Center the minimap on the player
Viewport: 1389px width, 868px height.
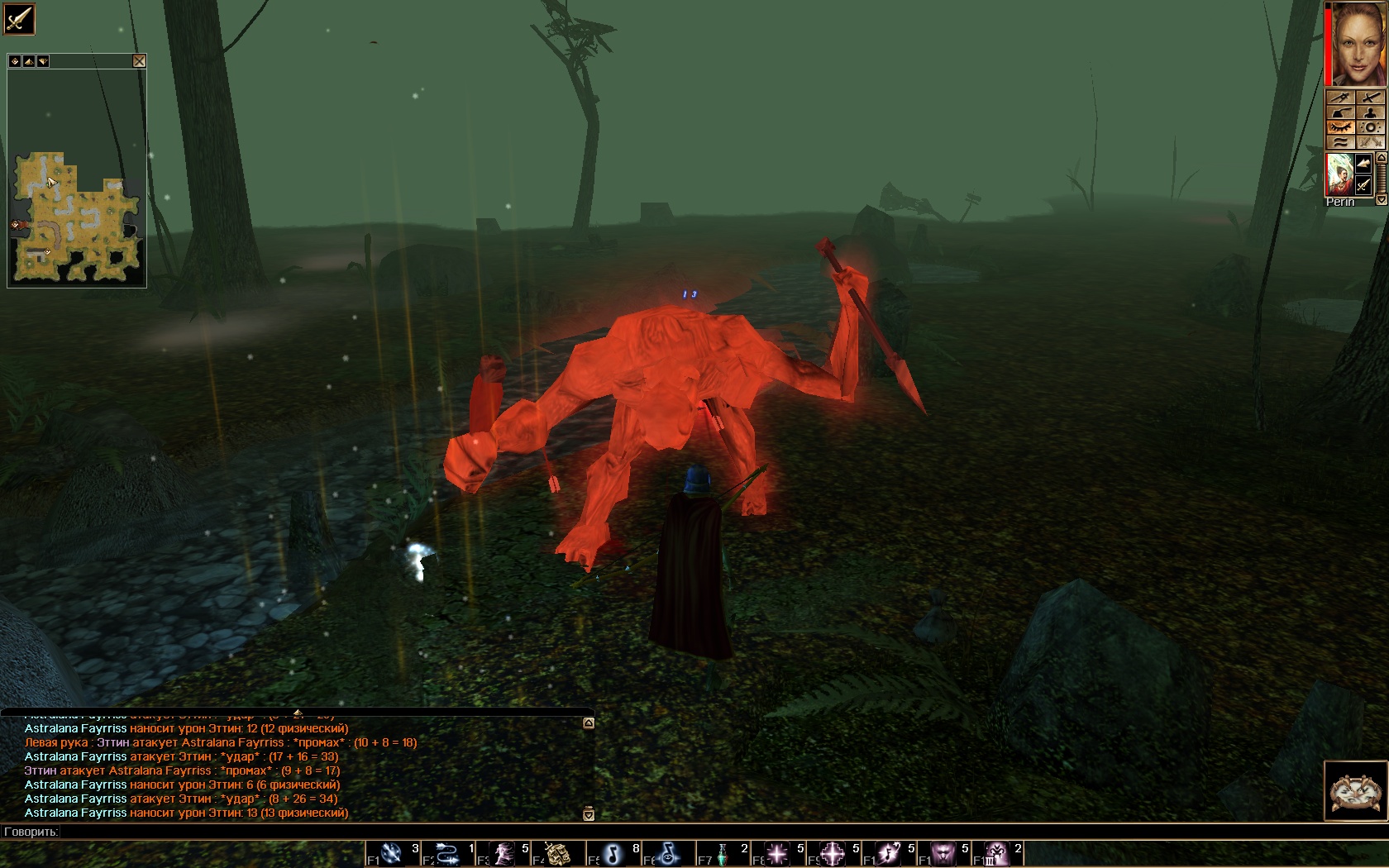point(15,61)
